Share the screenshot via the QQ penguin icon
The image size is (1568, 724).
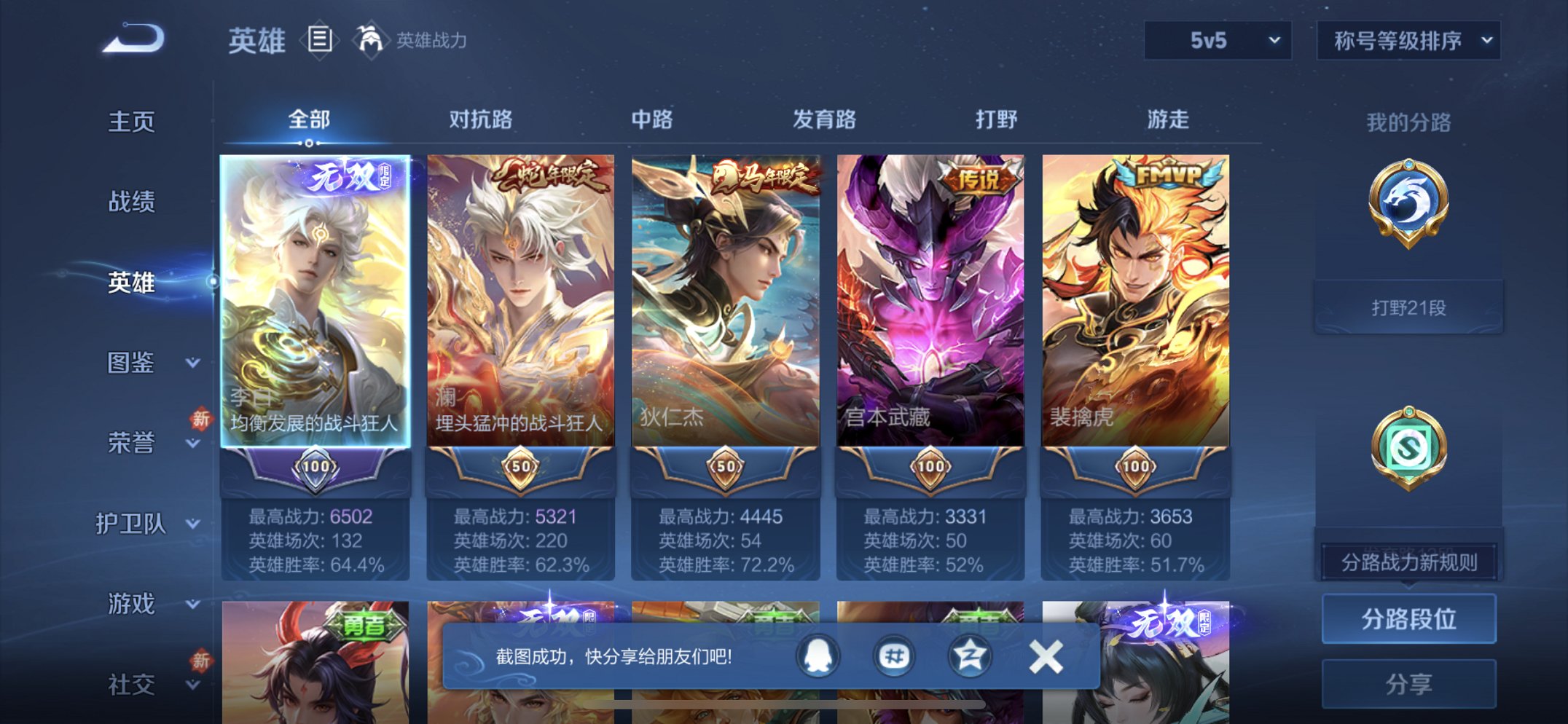pos(816,656)
